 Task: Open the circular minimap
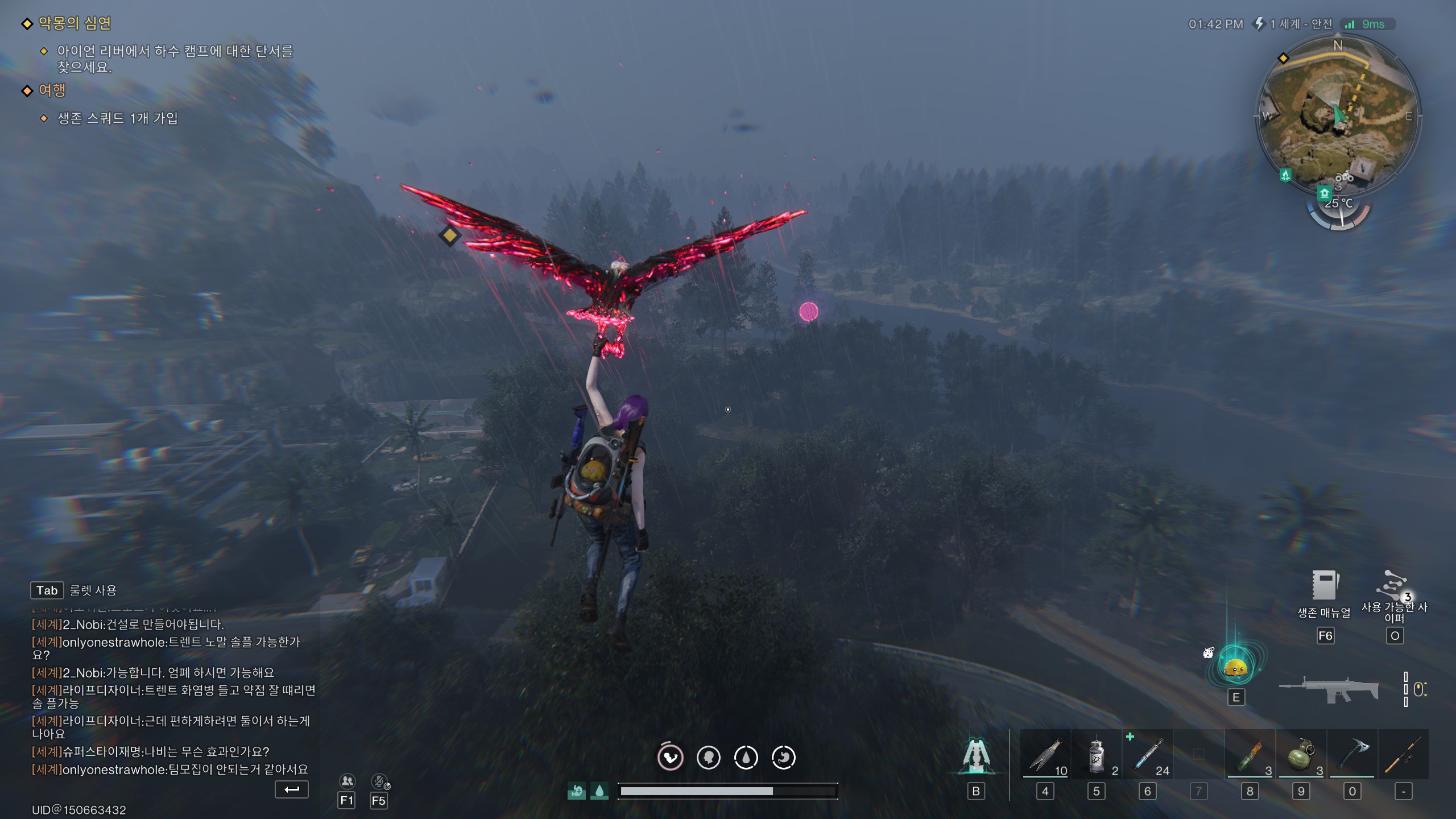coord(1338,117)
